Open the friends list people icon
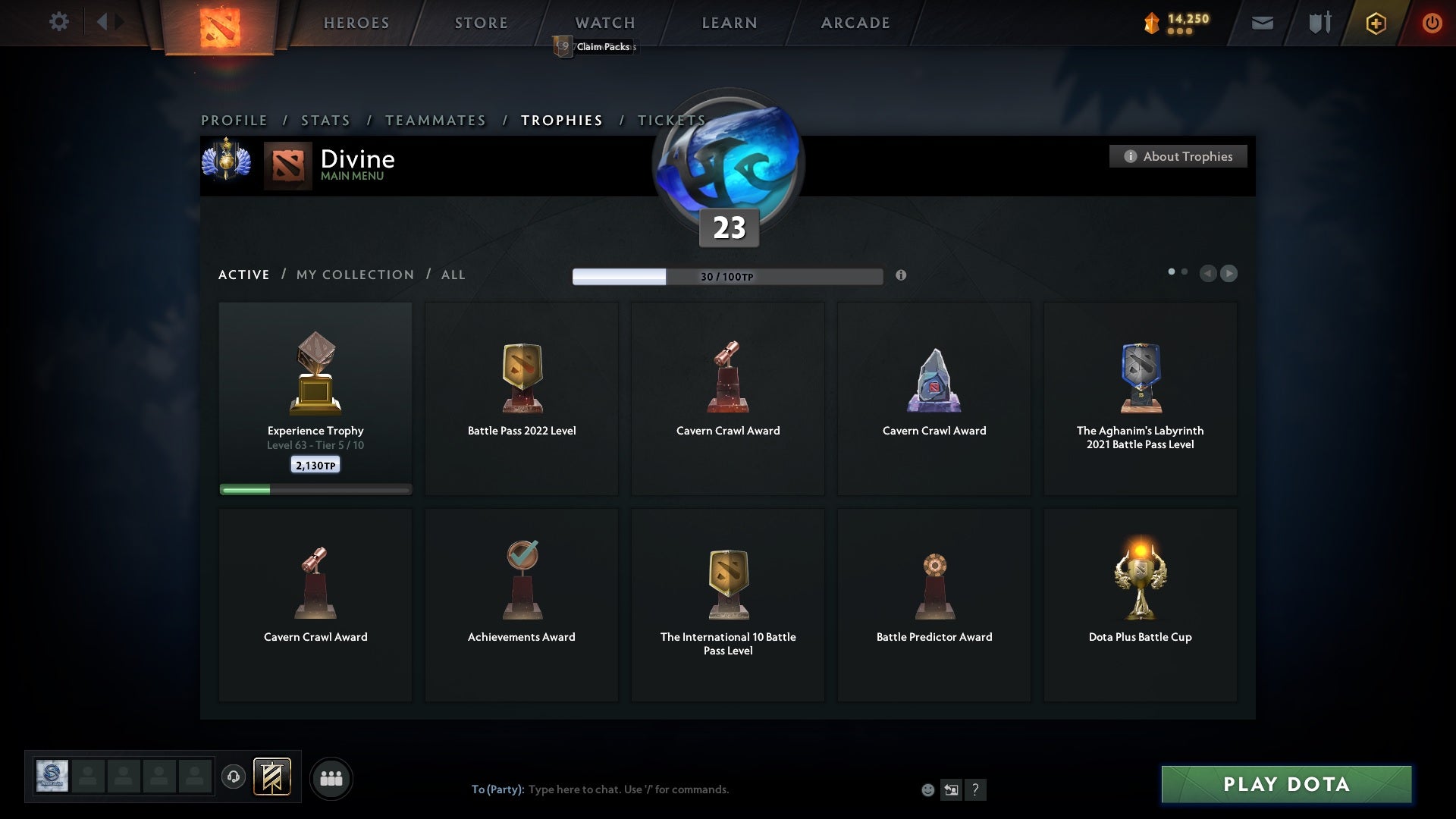Viewport: 1456px width, 819px height. (331, 777)
